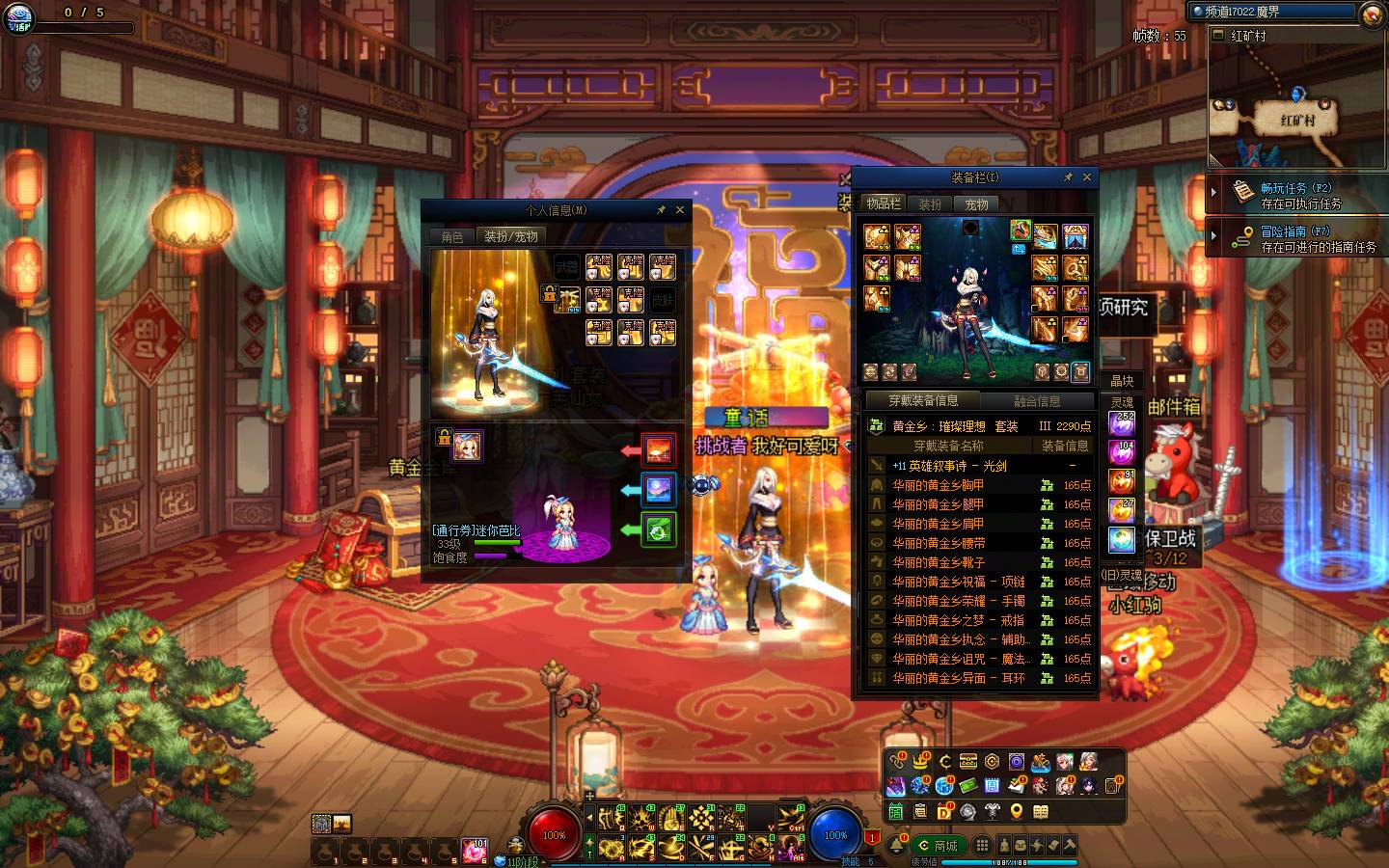This screenshot has height=868, width=1389.
Task: Switch to the 角色 character tab
Action: tap(452, 236)
